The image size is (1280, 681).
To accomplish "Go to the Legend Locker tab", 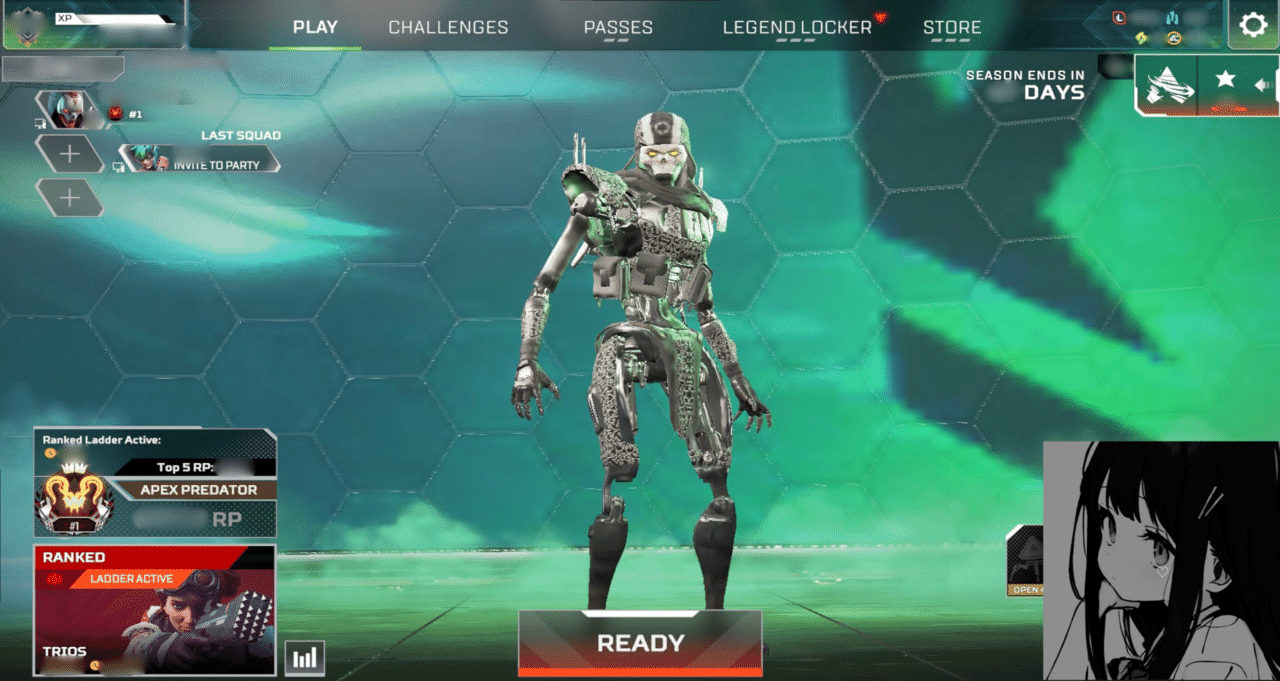I will 797,28.
